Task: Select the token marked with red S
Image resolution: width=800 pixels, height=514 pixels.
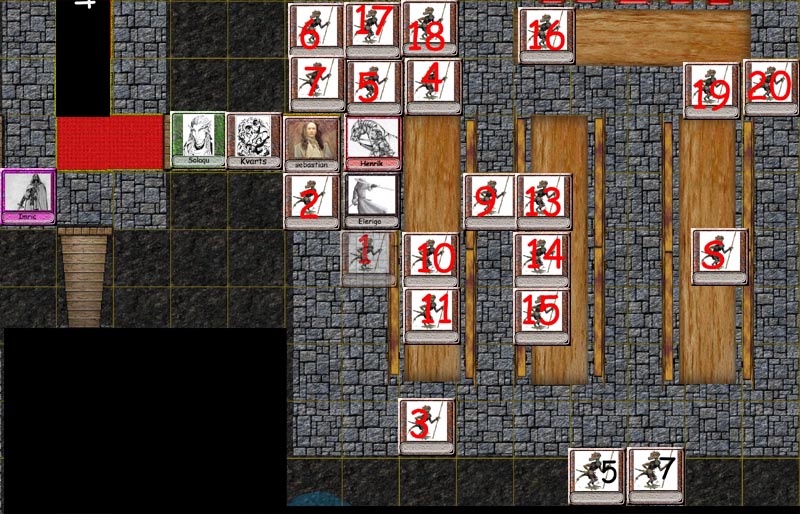Action: [x=719, y=256]
